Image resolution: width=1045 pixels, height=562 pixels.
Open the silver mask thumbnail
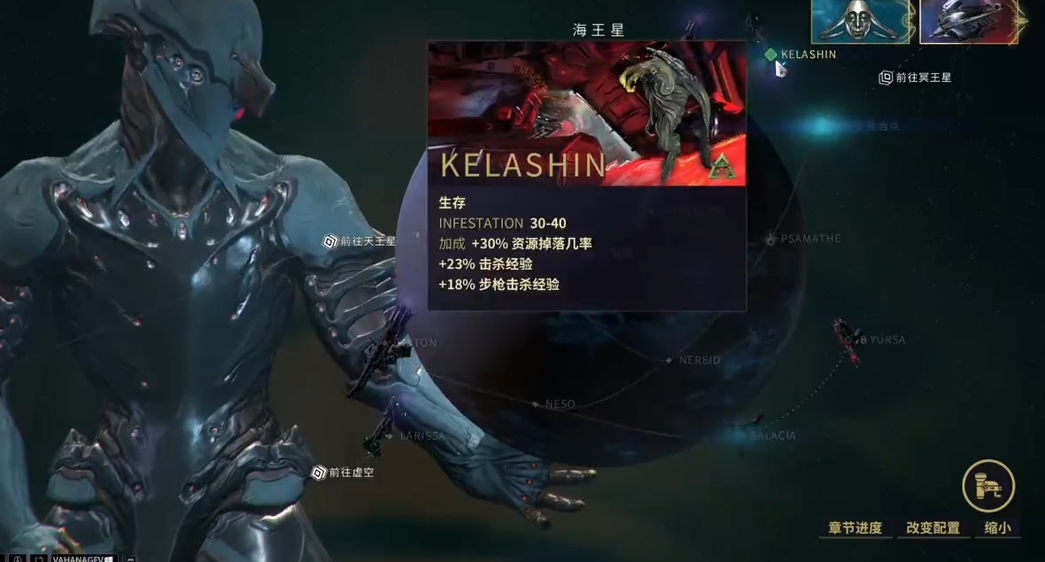tap(859, 22)
